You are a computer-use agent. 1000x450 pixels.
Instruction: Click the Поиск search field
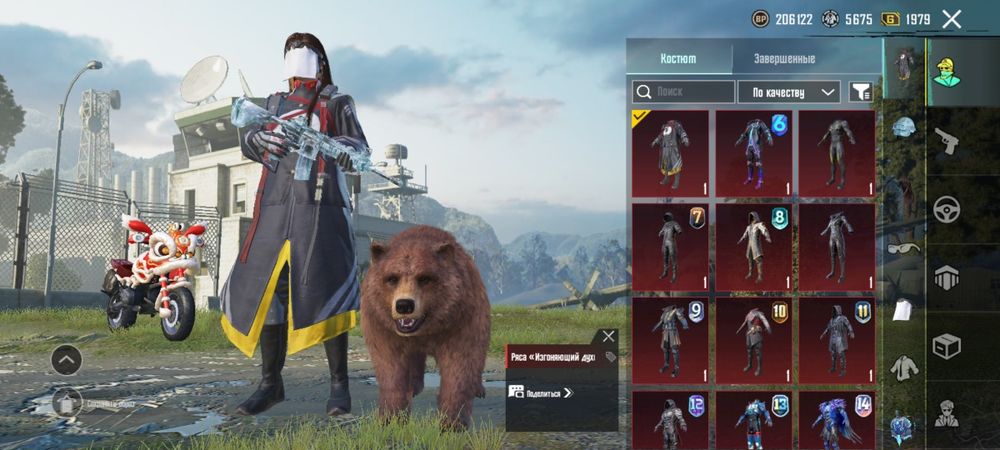(684, 92)
